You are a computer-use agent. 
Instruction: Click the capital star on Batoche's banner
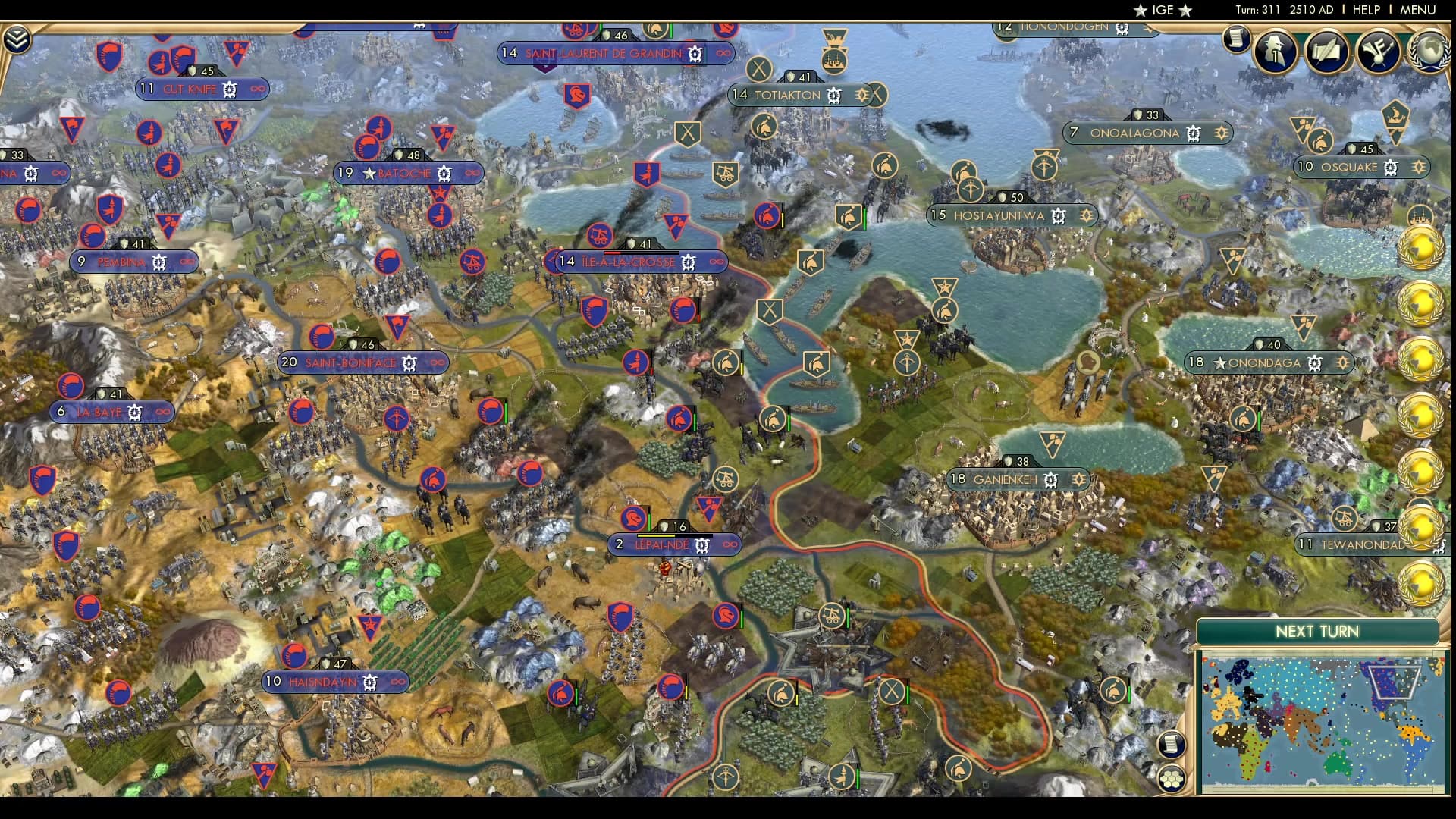pos(369,173)
